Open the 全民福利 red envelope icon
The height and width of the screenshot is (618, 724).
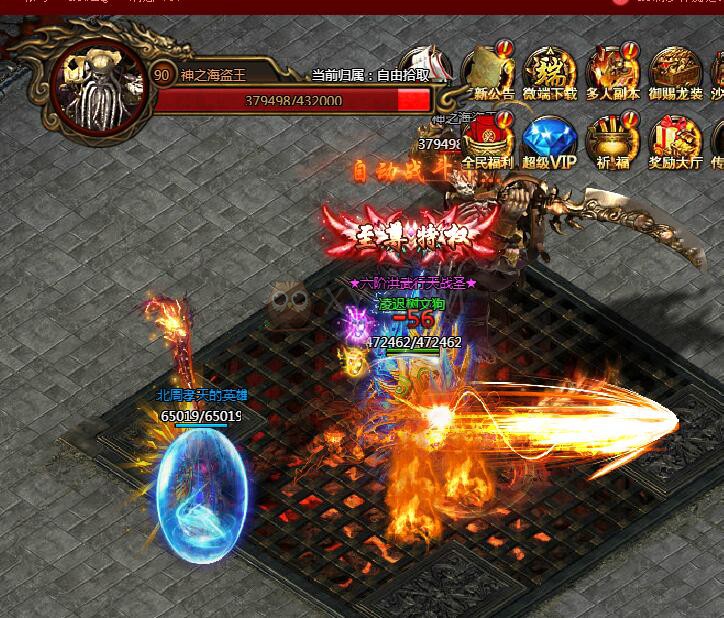486,138
